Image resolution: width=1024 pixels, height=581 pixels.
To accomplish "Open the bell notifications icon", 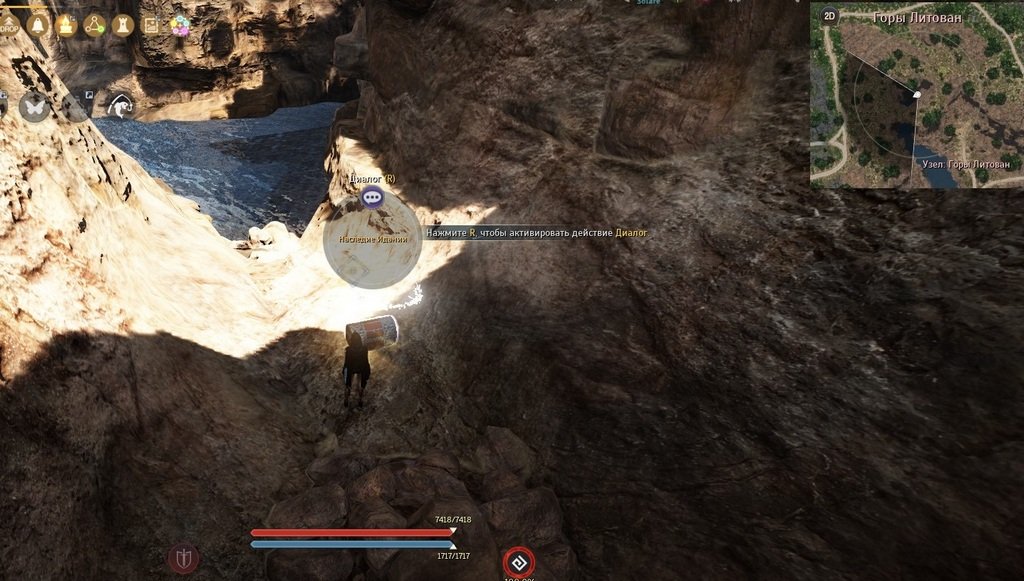I will [38, 25].
